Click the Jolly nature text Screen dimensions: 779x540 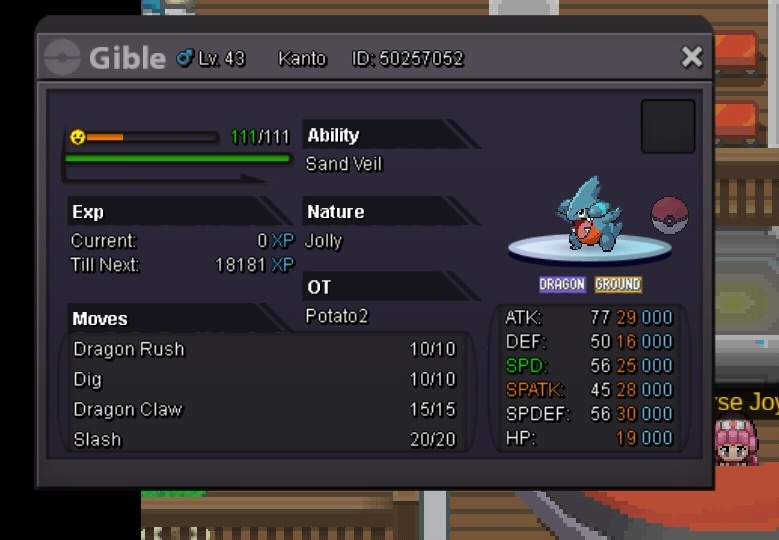coord(324,241)
